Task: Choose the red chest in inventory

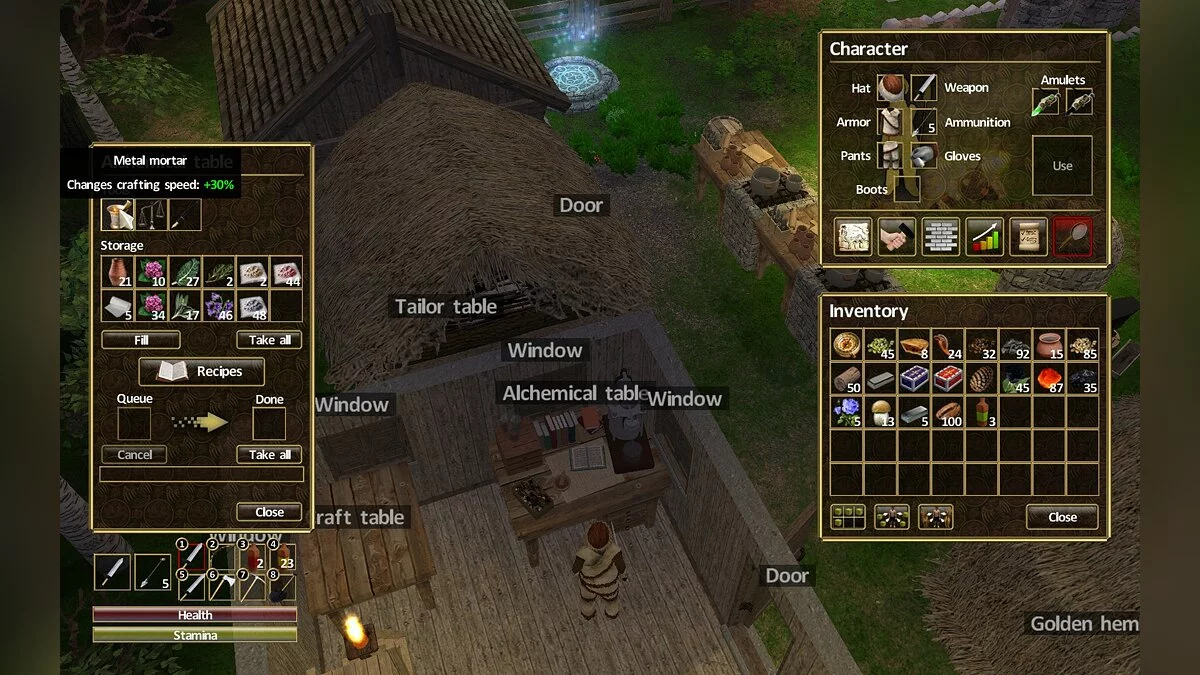Action: point(949,378)
